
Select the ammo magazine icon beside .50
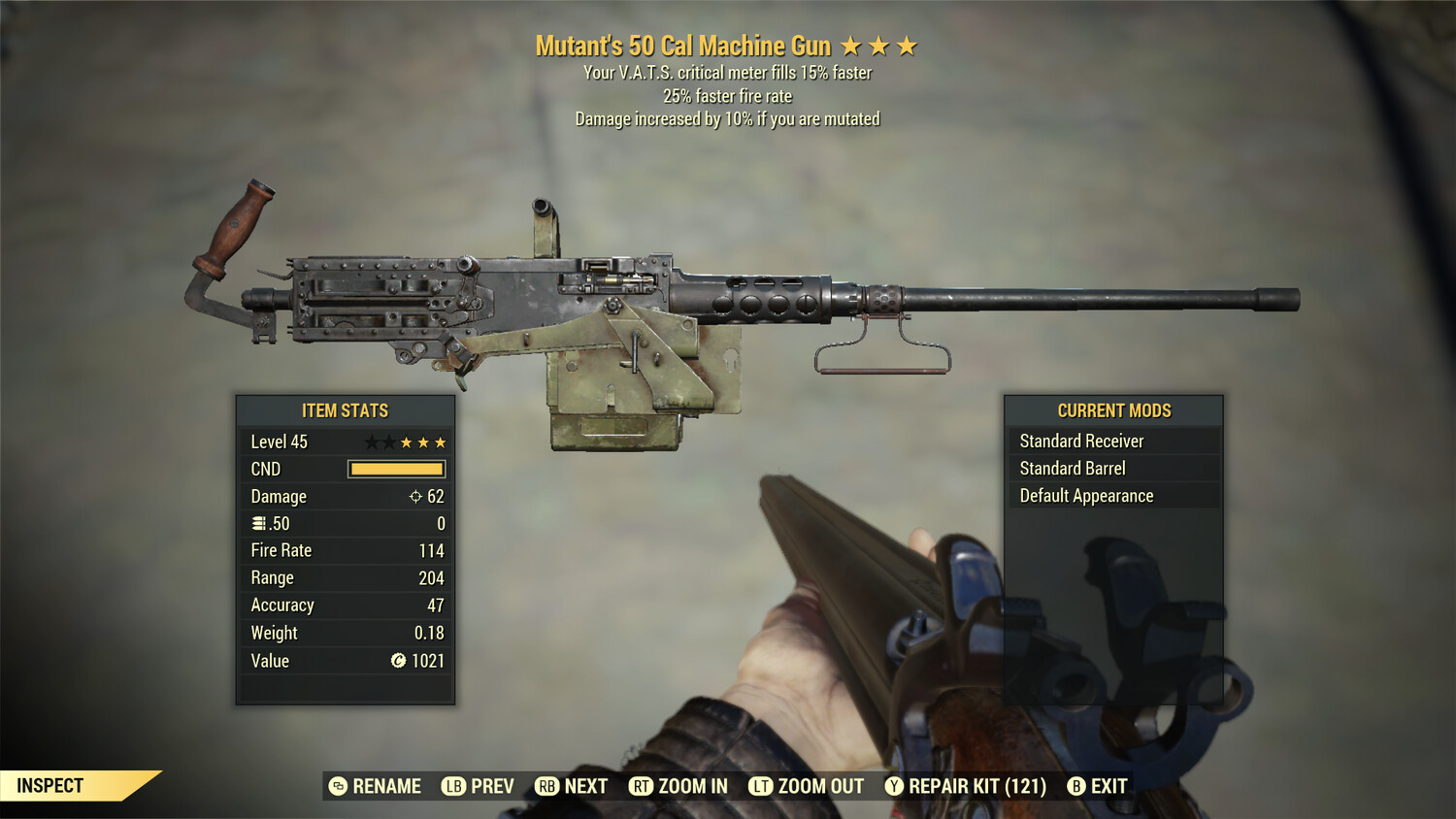coord(258,523)
